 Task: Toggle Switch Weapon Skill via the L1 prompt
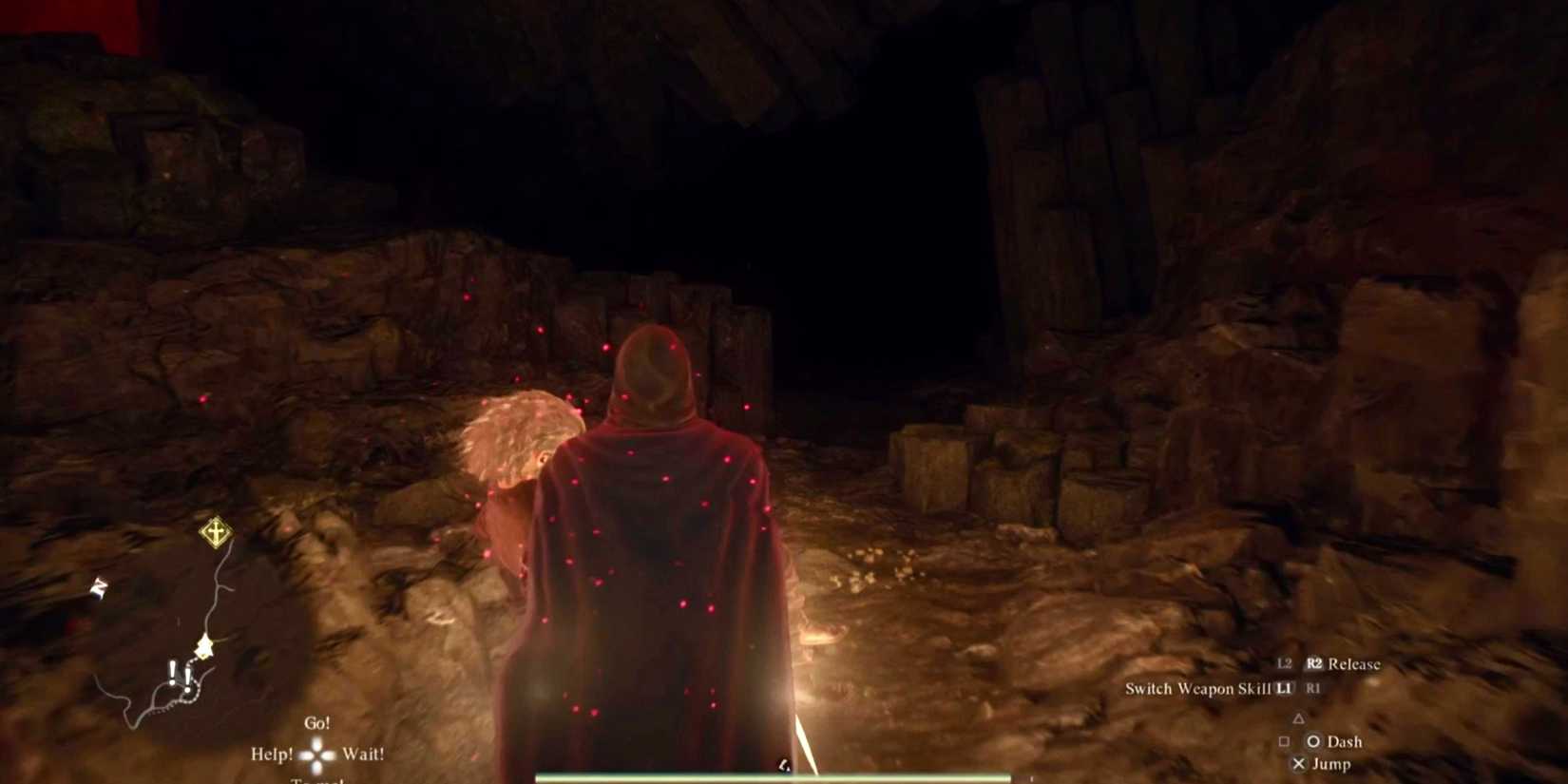[1283, 690]
